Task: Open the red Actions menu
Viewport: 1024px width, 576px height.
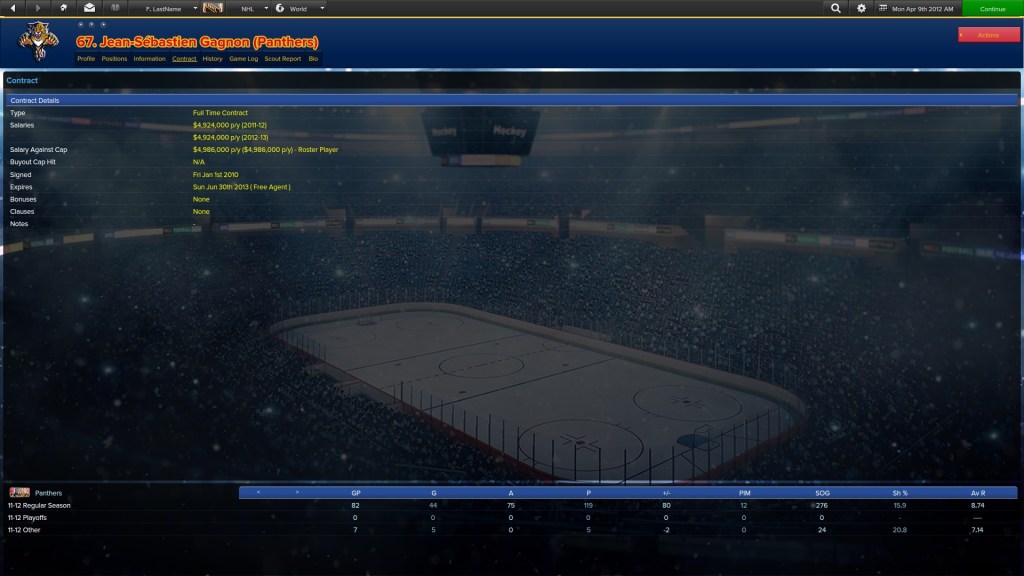Action: [988, 35]
